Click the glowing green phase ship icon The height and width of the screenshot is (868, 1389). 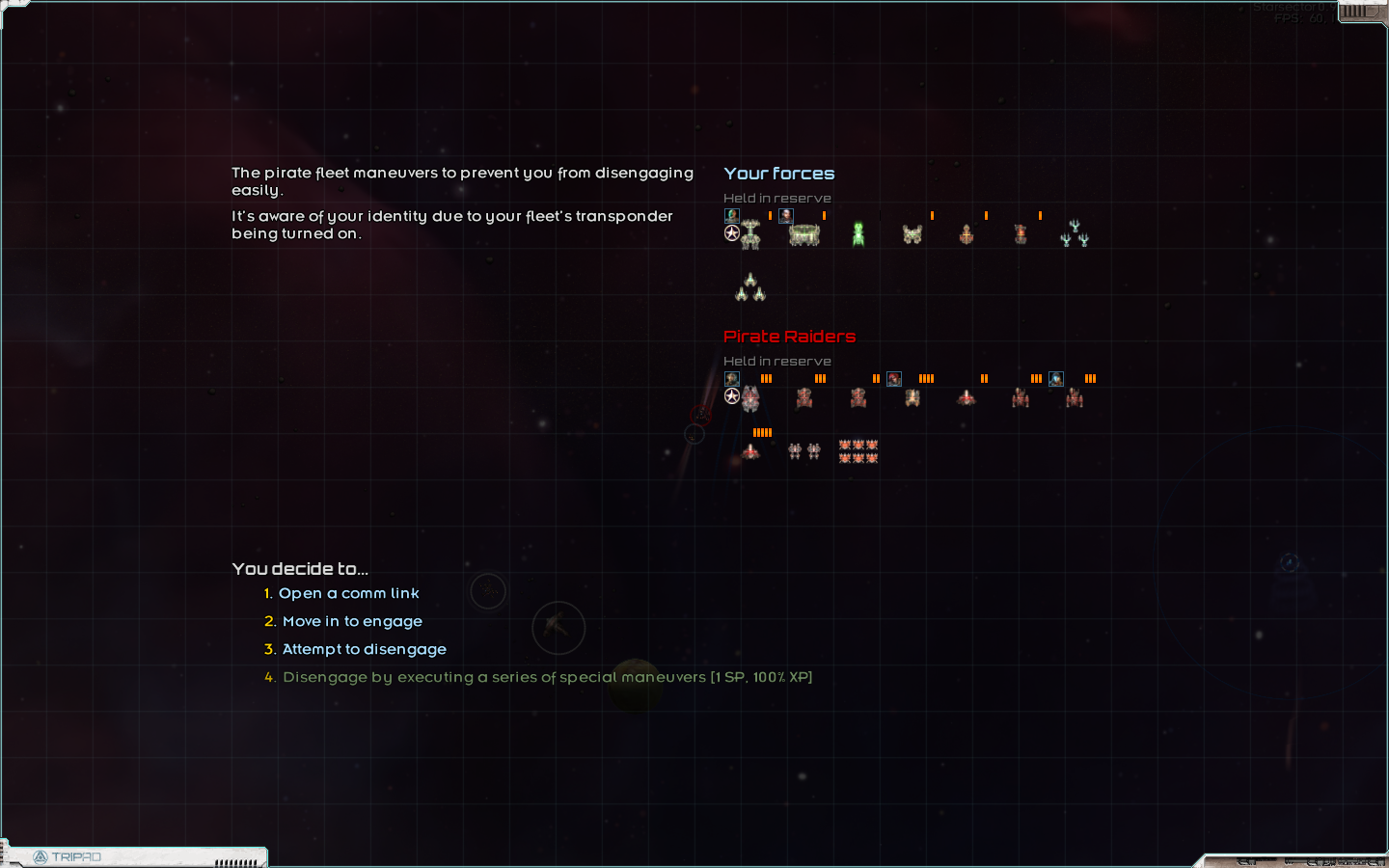858,233
